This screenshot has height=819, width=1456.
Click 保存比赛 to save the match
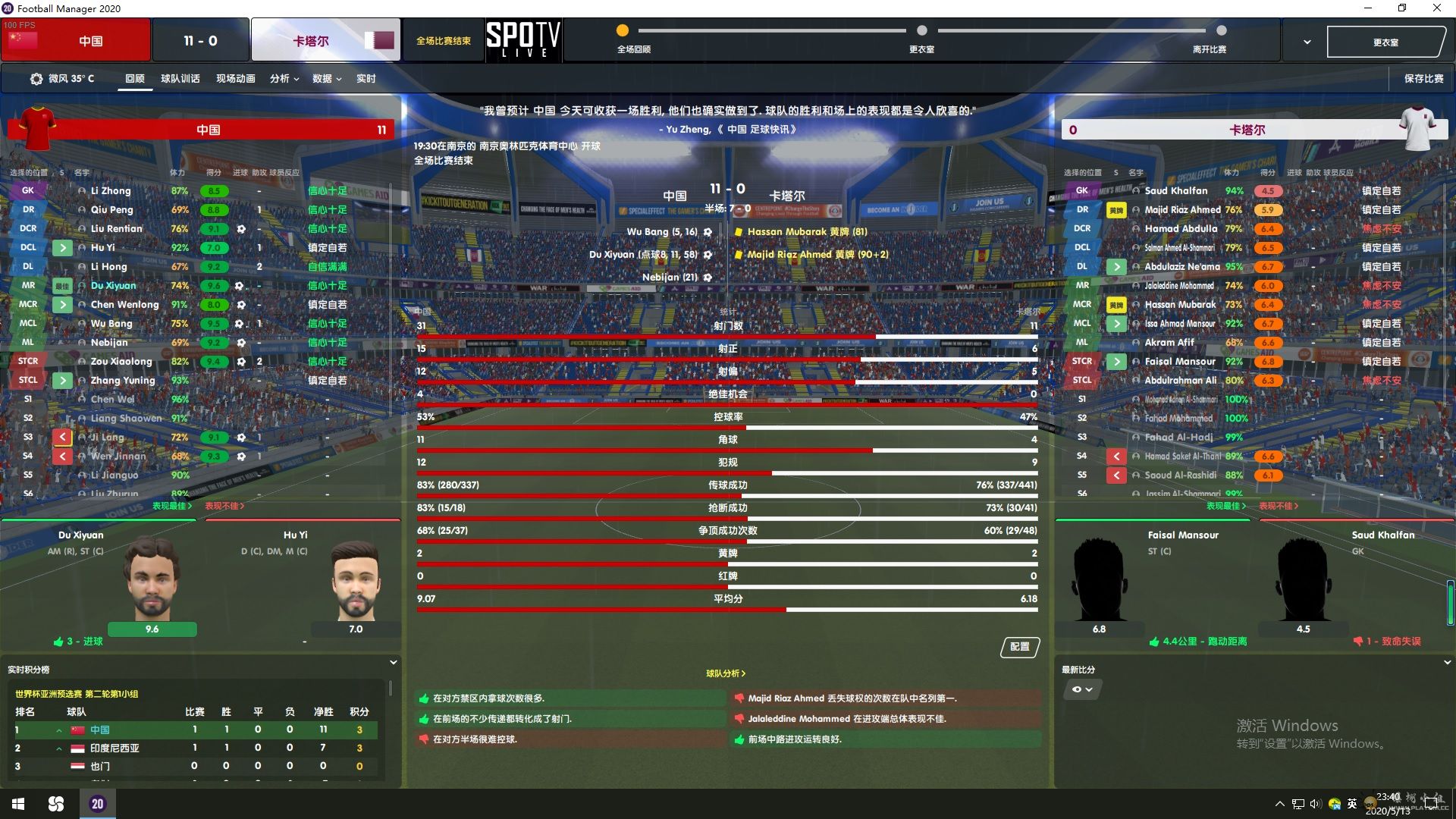[1423, 79]
